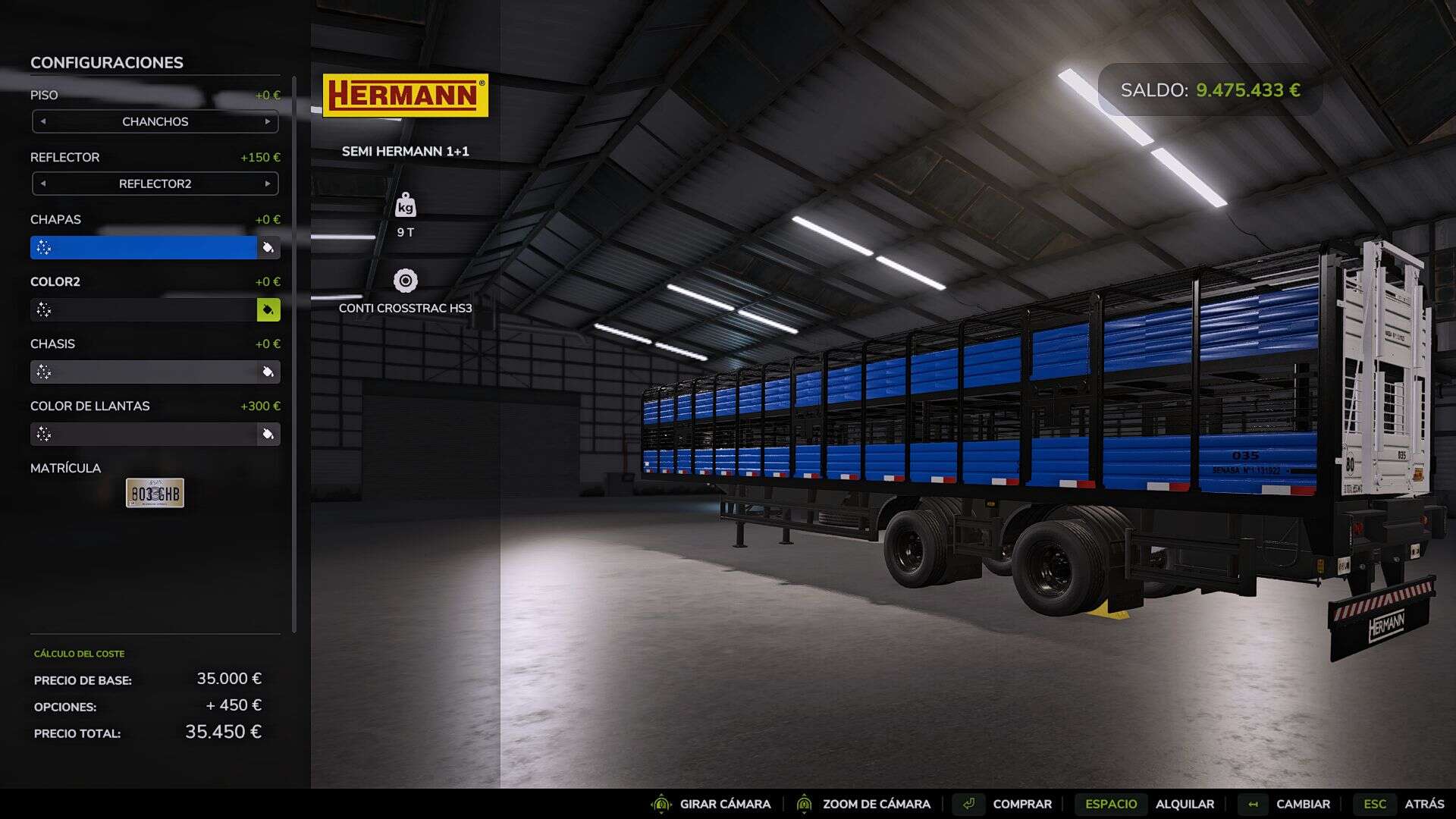This screenshot has width=1456, height=819.
Task: Click the CHAPAS paint bucket icon
Action: click(268, 247)
